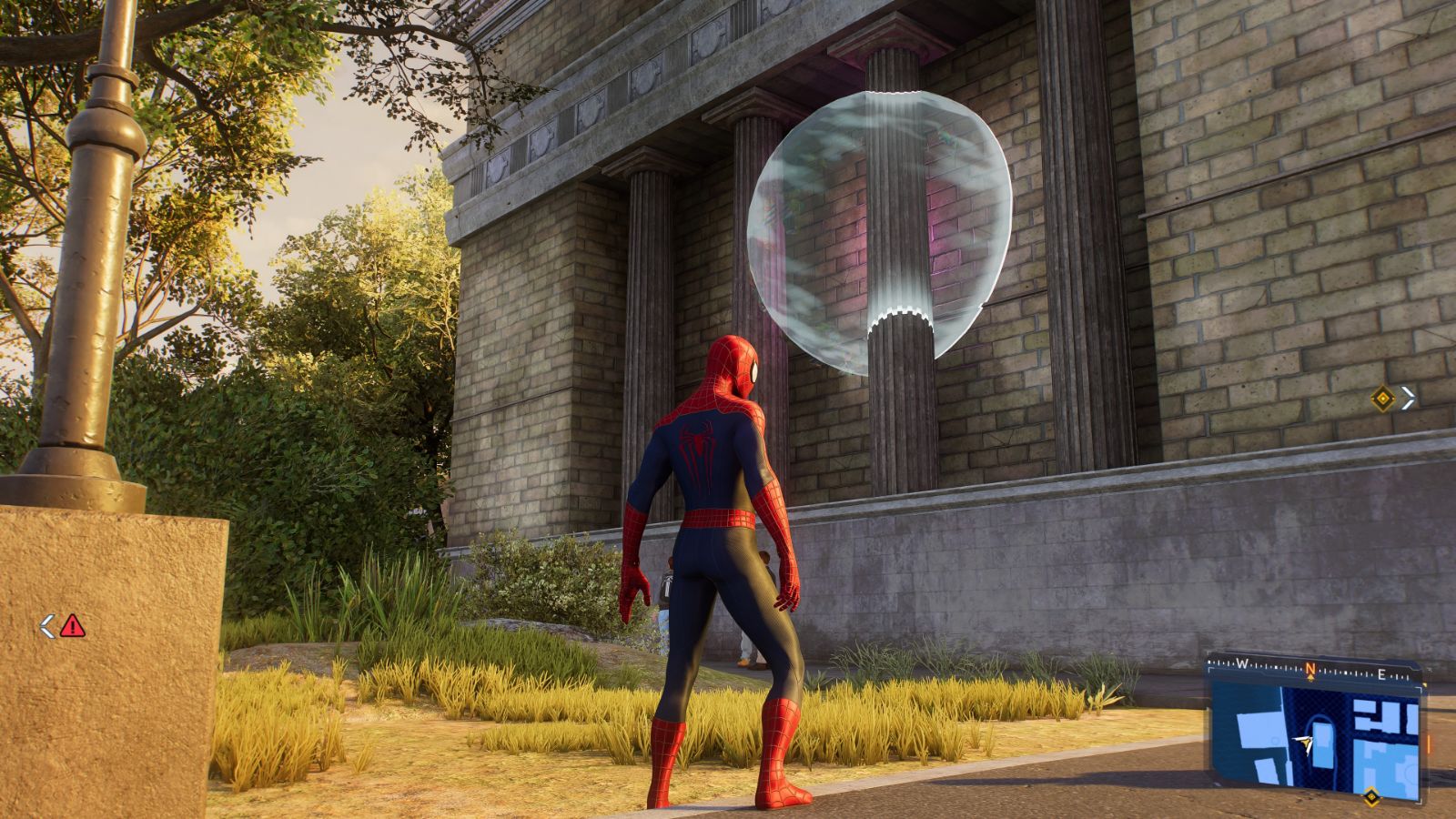Click the highlighted building shape on the minimap
The width and height of the screenshot is (1456, 819).
1321,744
